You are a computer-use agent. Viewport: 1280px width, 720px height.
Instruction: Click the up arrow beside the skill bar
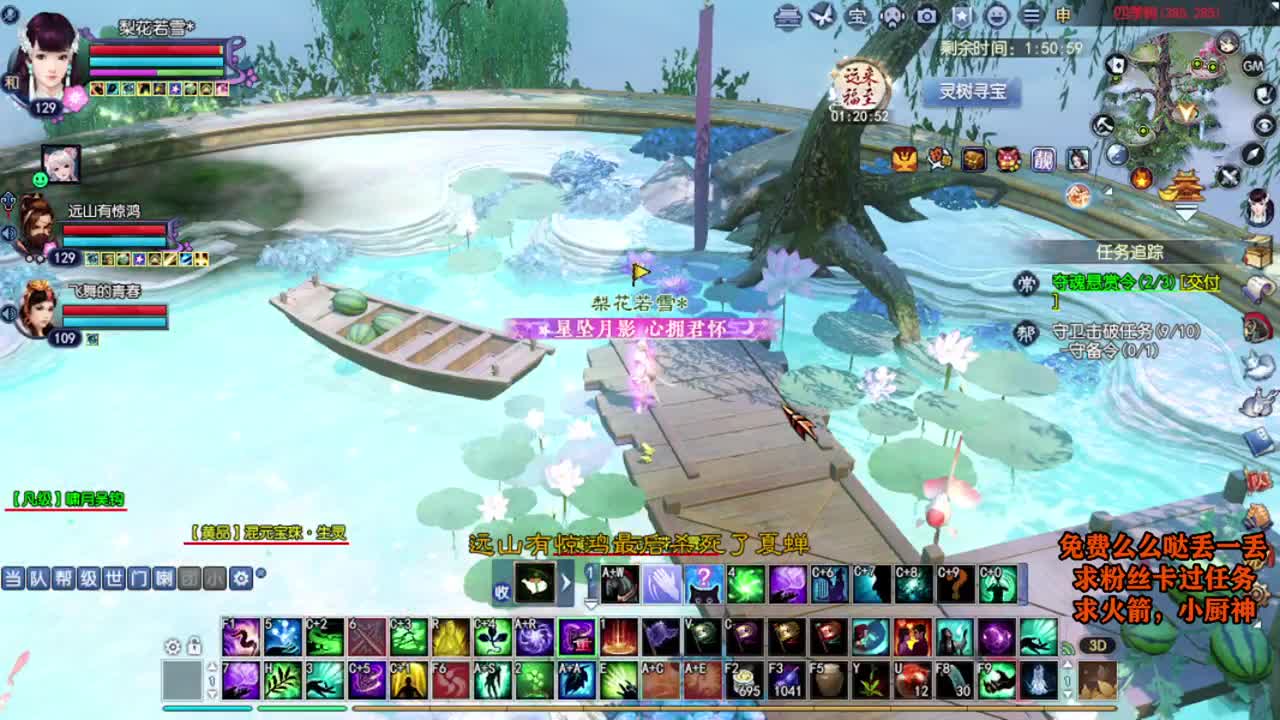(212, 667)
